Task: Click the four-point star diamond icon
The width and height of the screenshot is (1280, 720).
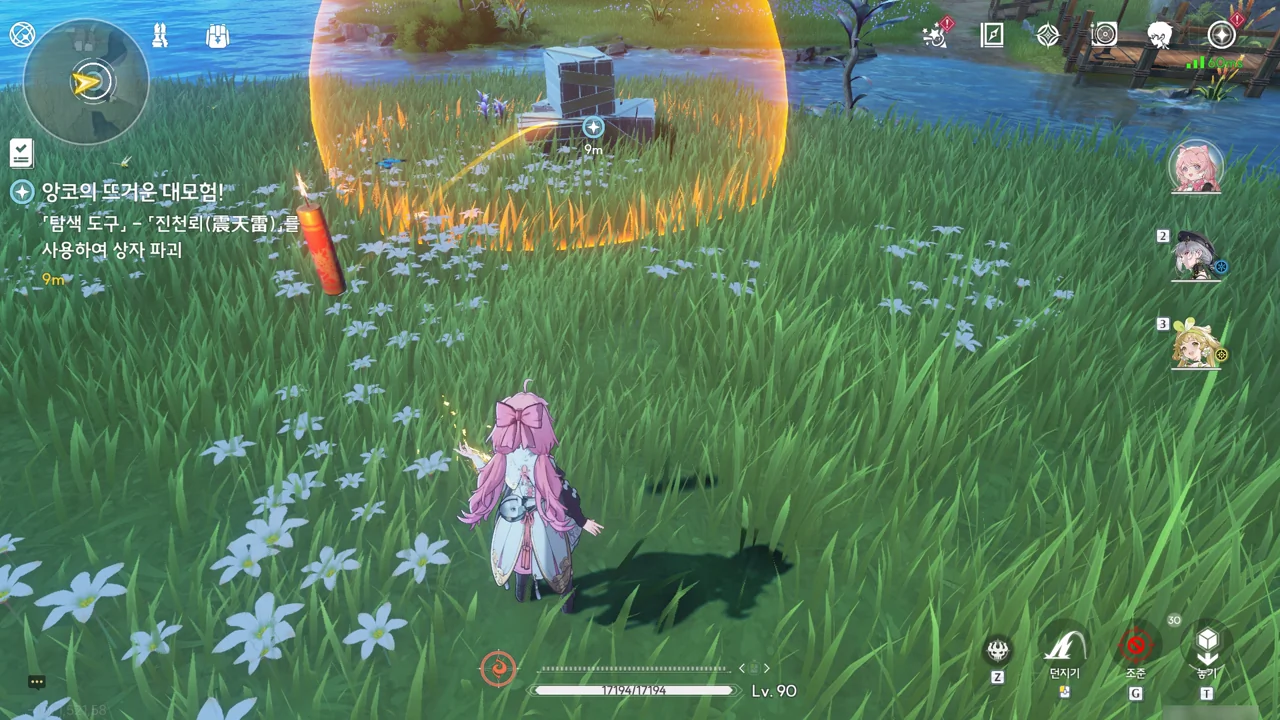Action: pos(1047,35)
